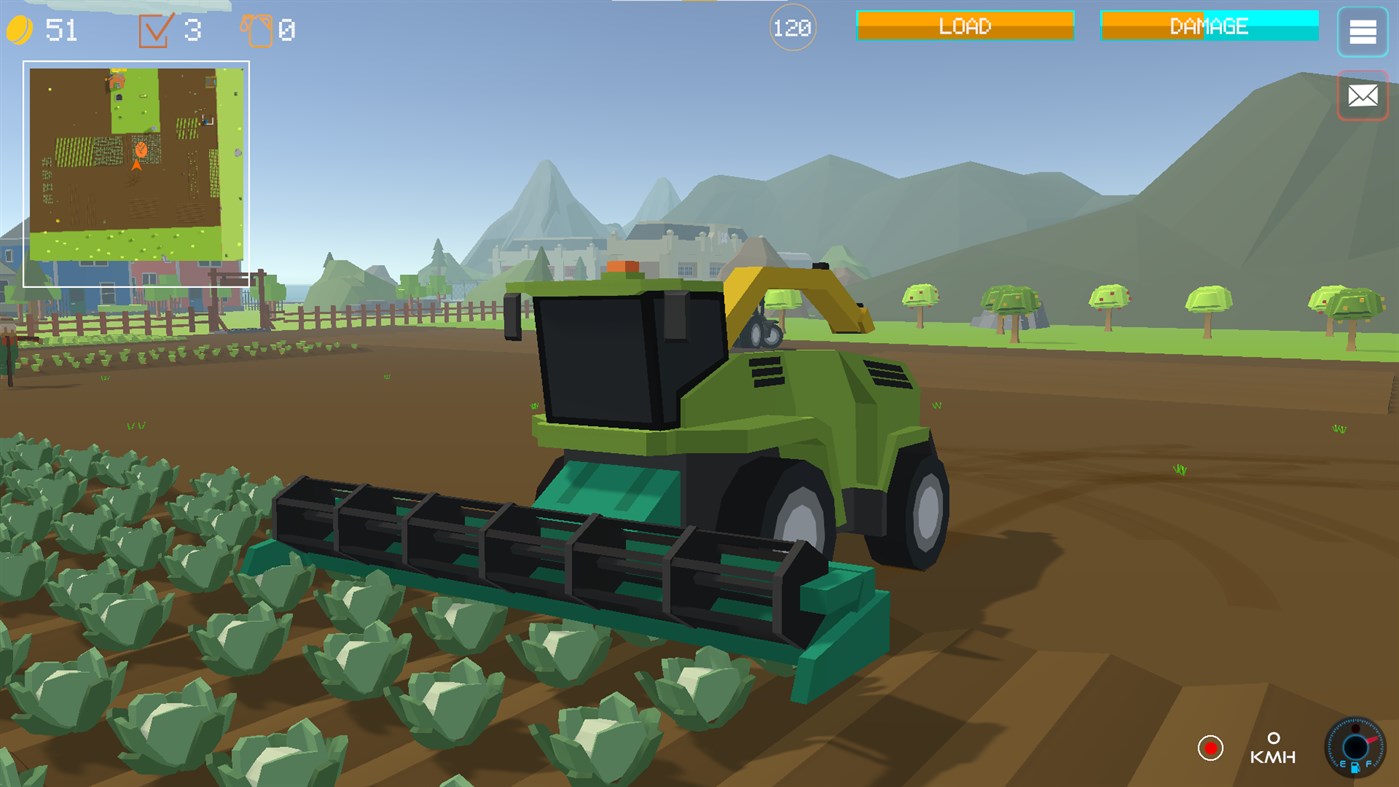Open the envelope messages icon

point(1362,95)
